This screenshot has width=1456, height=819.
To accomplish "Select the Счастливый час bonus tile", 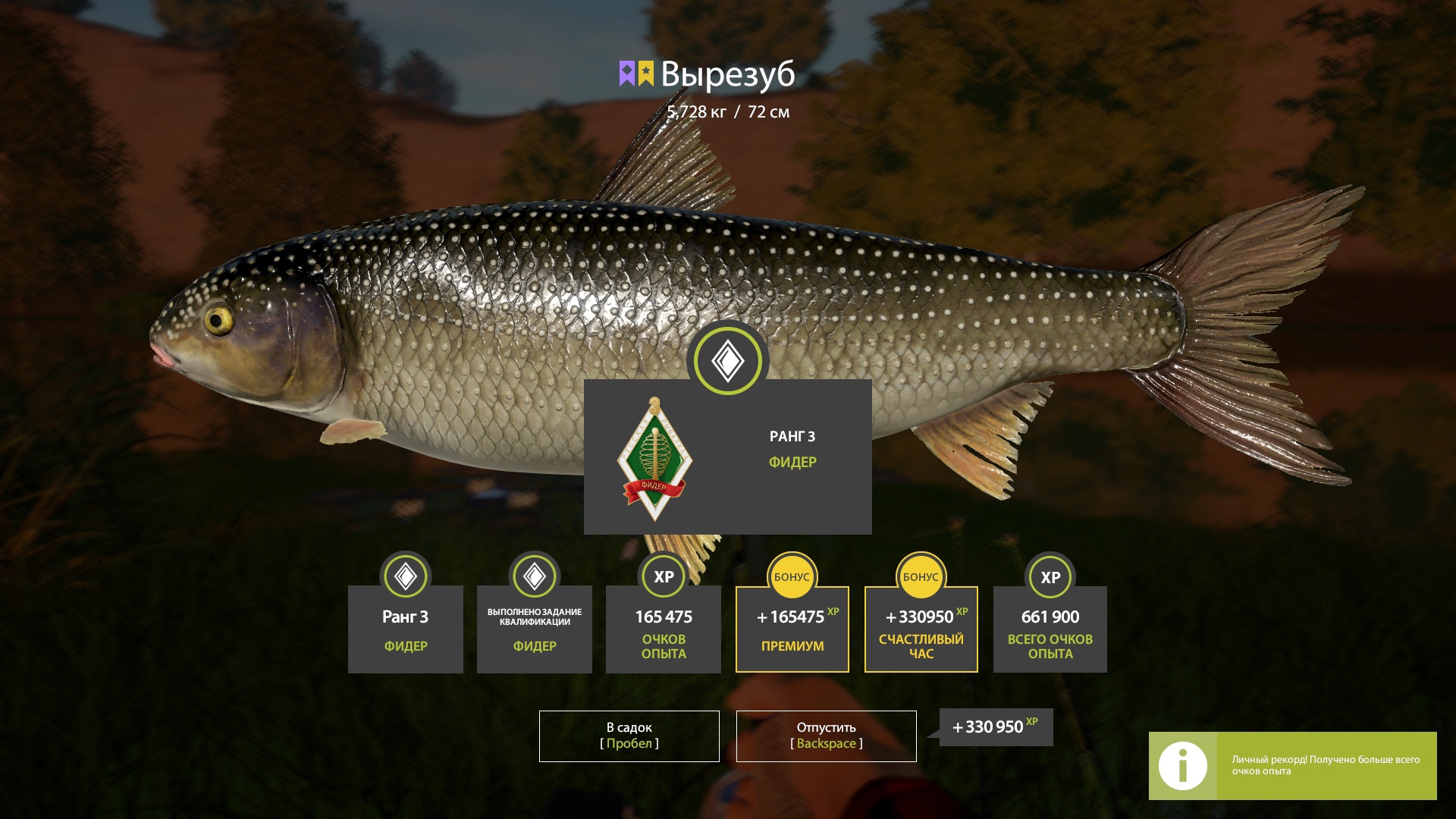I will pos(921,629).
